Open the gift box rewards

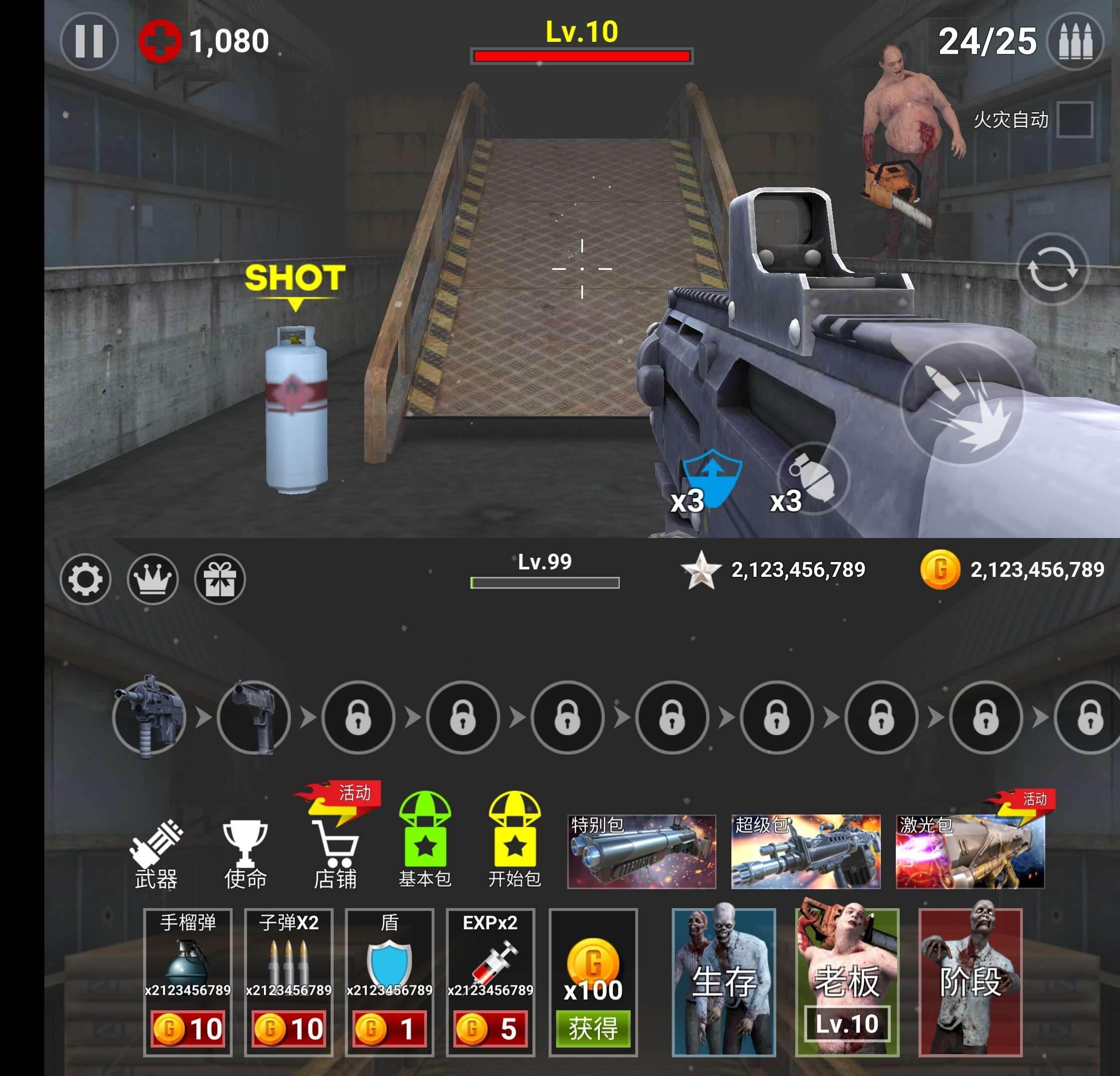click(220, 579)
